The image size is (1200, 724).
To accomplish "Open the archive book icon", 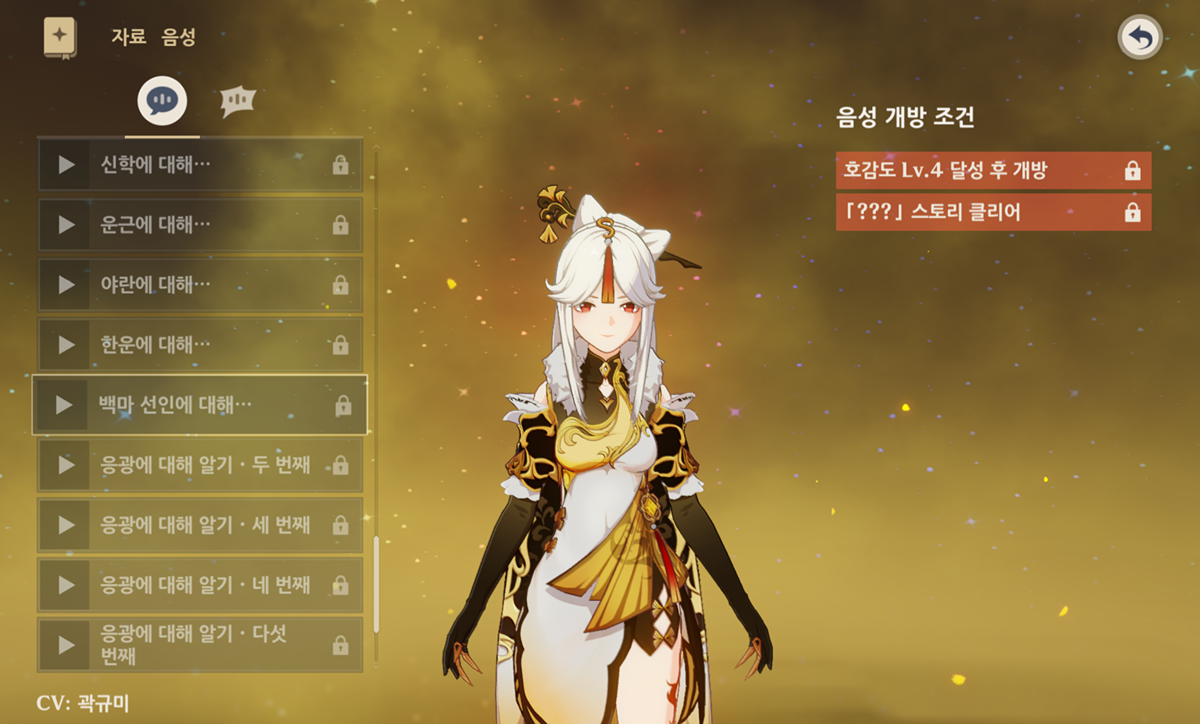I will [x=60, y=37].
